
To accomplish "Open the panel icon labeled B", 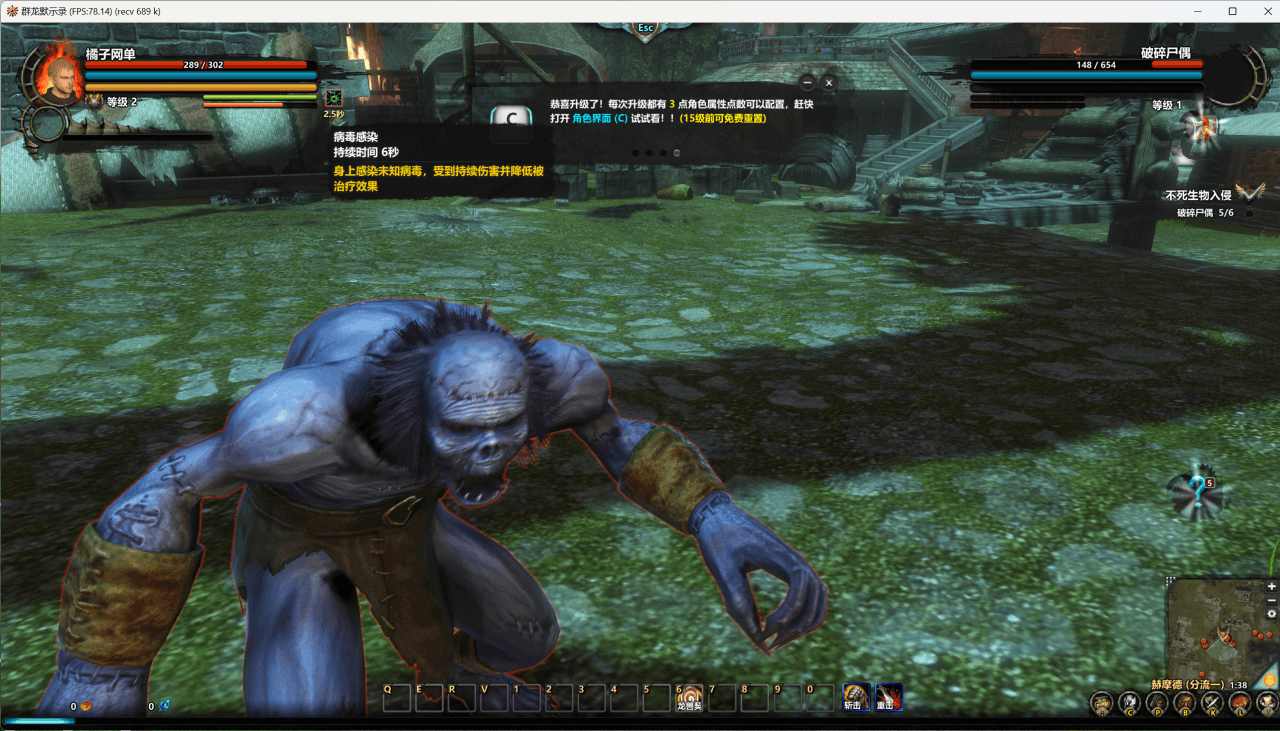I will [x=1185, y=702].
